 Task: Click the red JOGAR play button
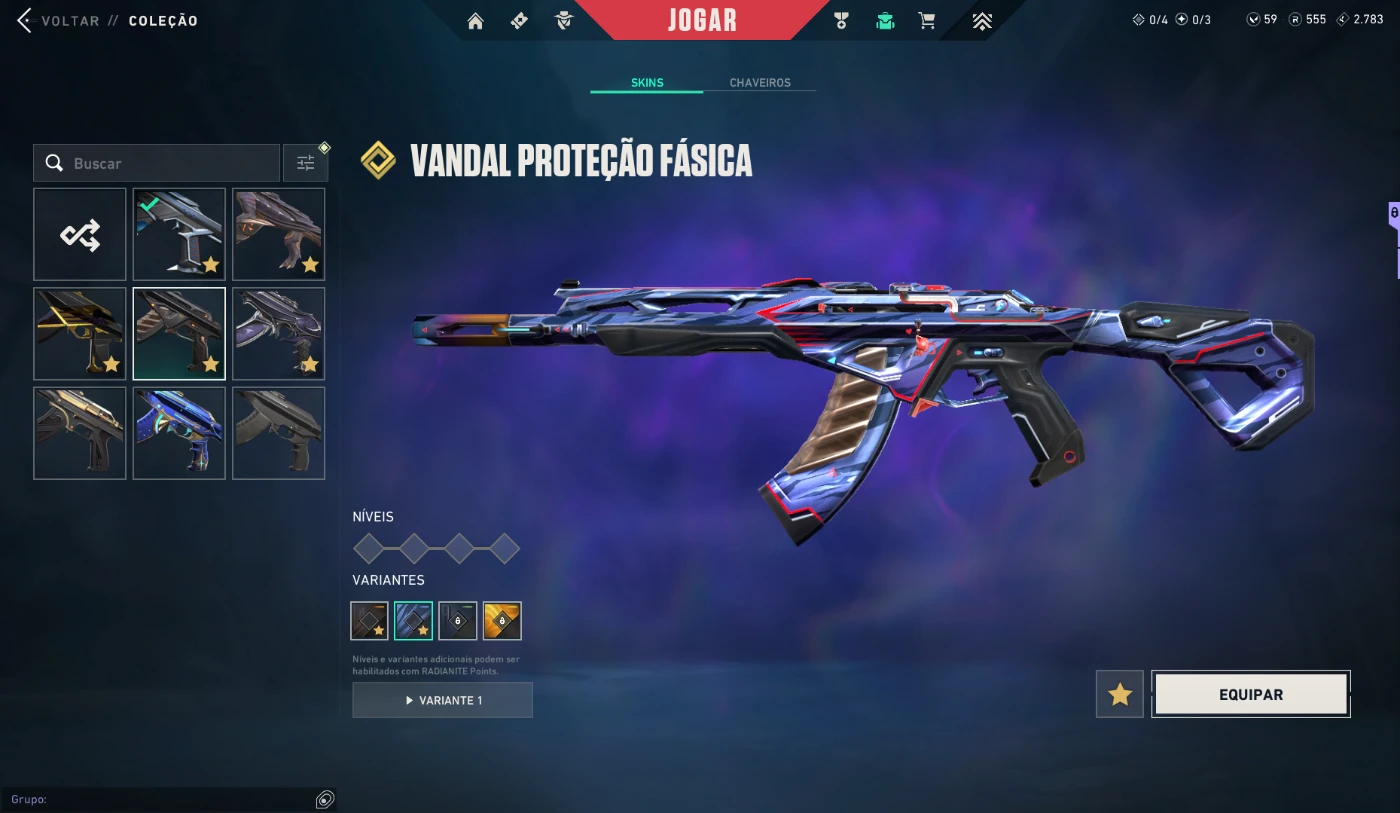(702, 20)
